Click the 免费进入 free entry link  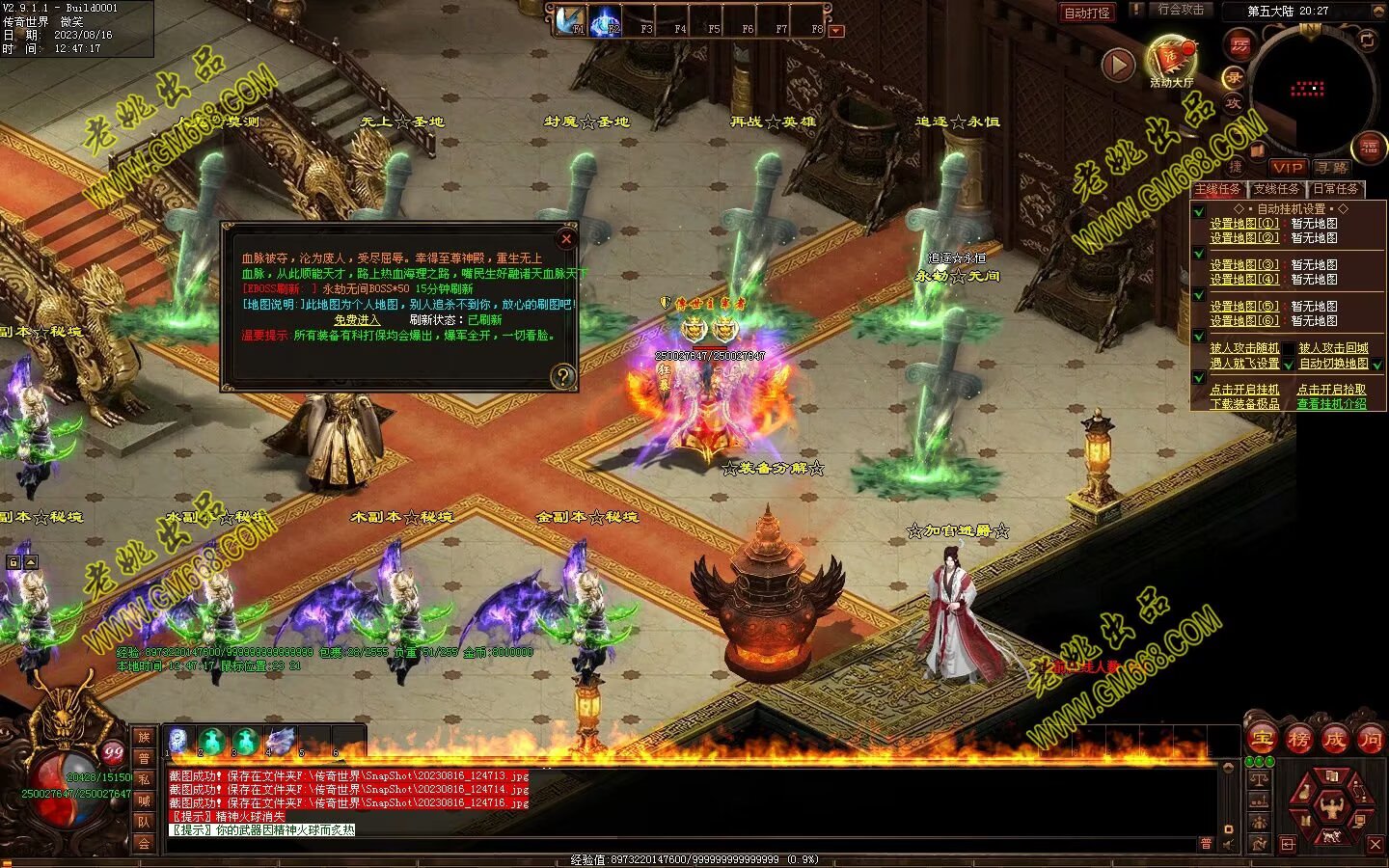point(357,320)
